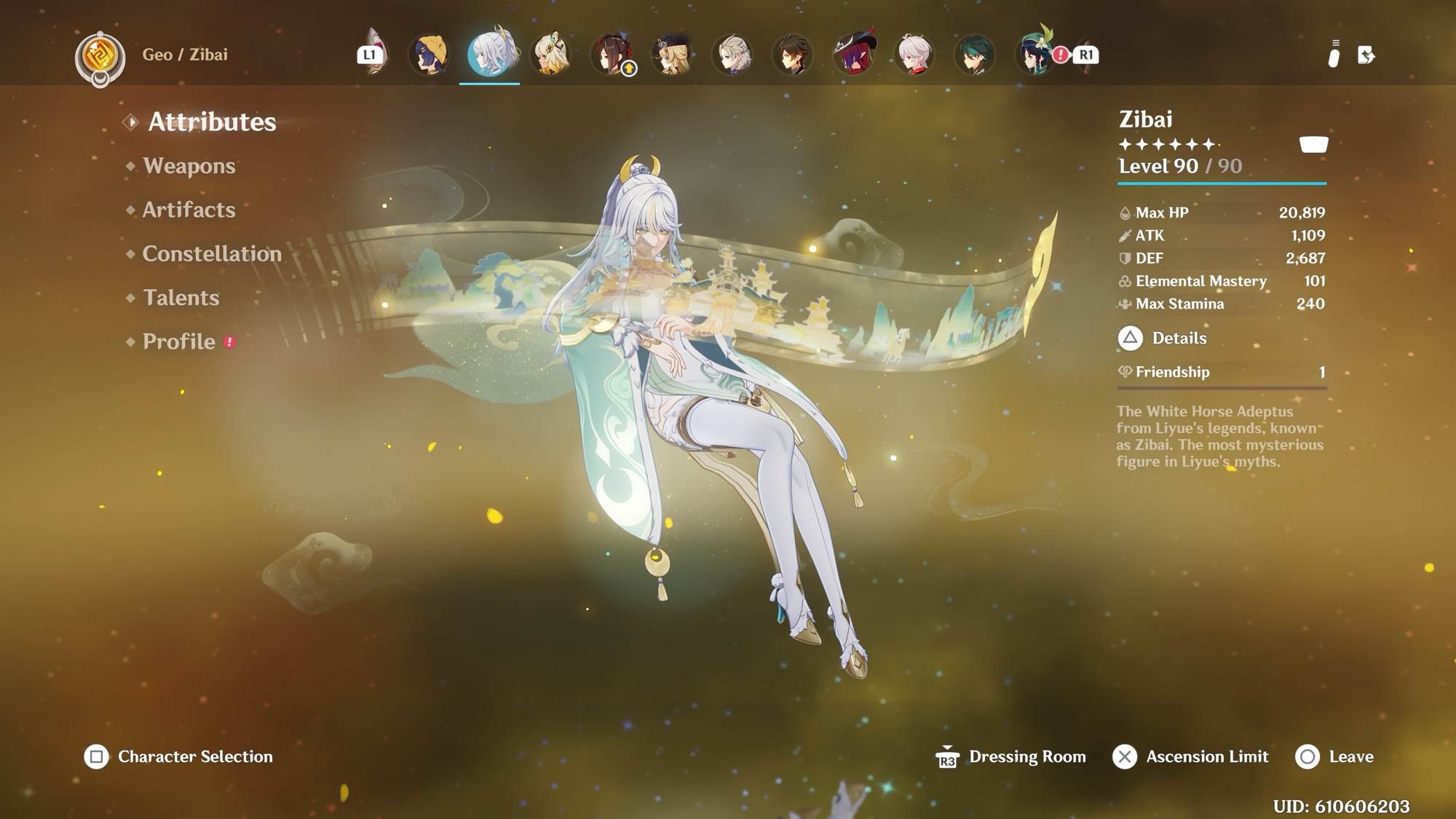This screenshot has width=1456, height=819.
Task: Select the green-capped character with white flower
Action: click(1035, 54)
